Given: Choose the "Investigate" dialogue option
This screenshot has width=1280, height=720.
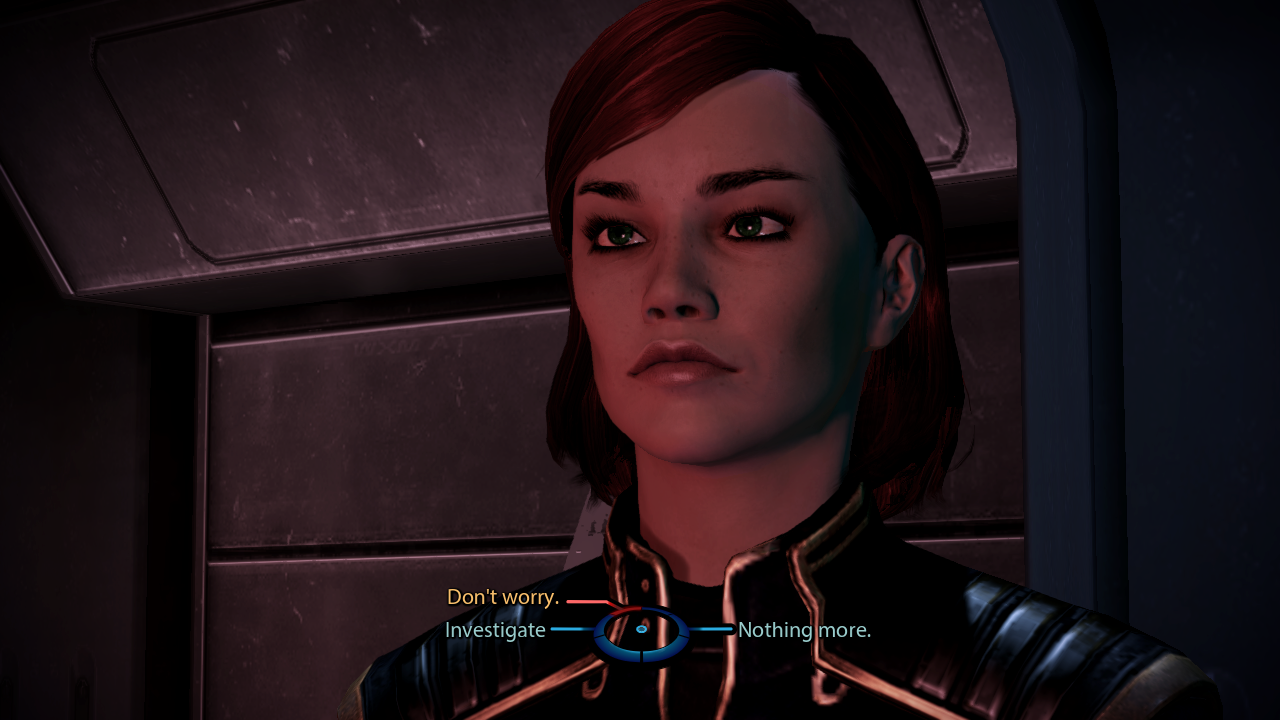Looking at the screenshot, I should click(x=495, y=629).
